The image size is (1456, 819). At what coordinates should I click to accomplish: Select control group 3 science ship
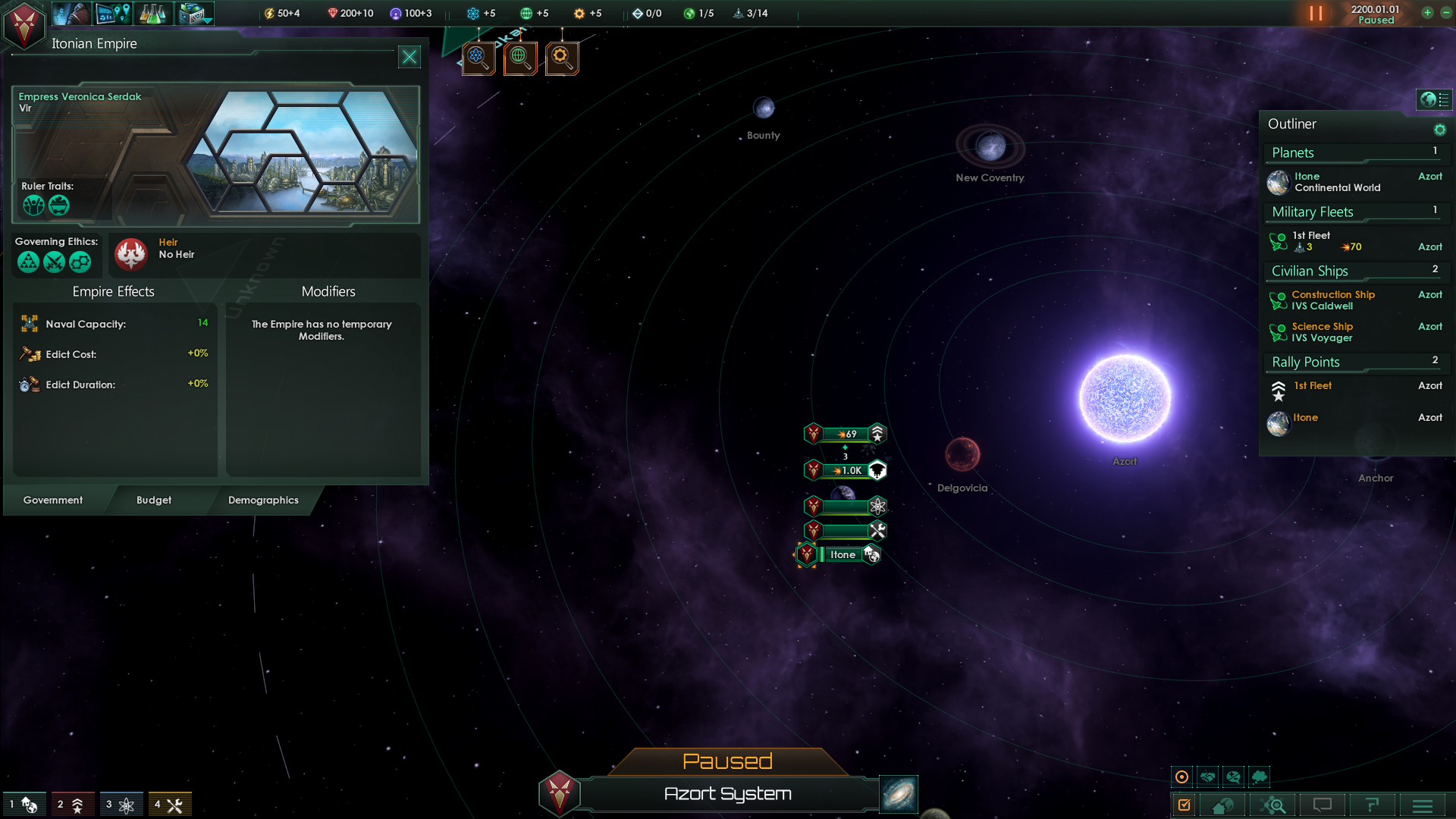120,805
